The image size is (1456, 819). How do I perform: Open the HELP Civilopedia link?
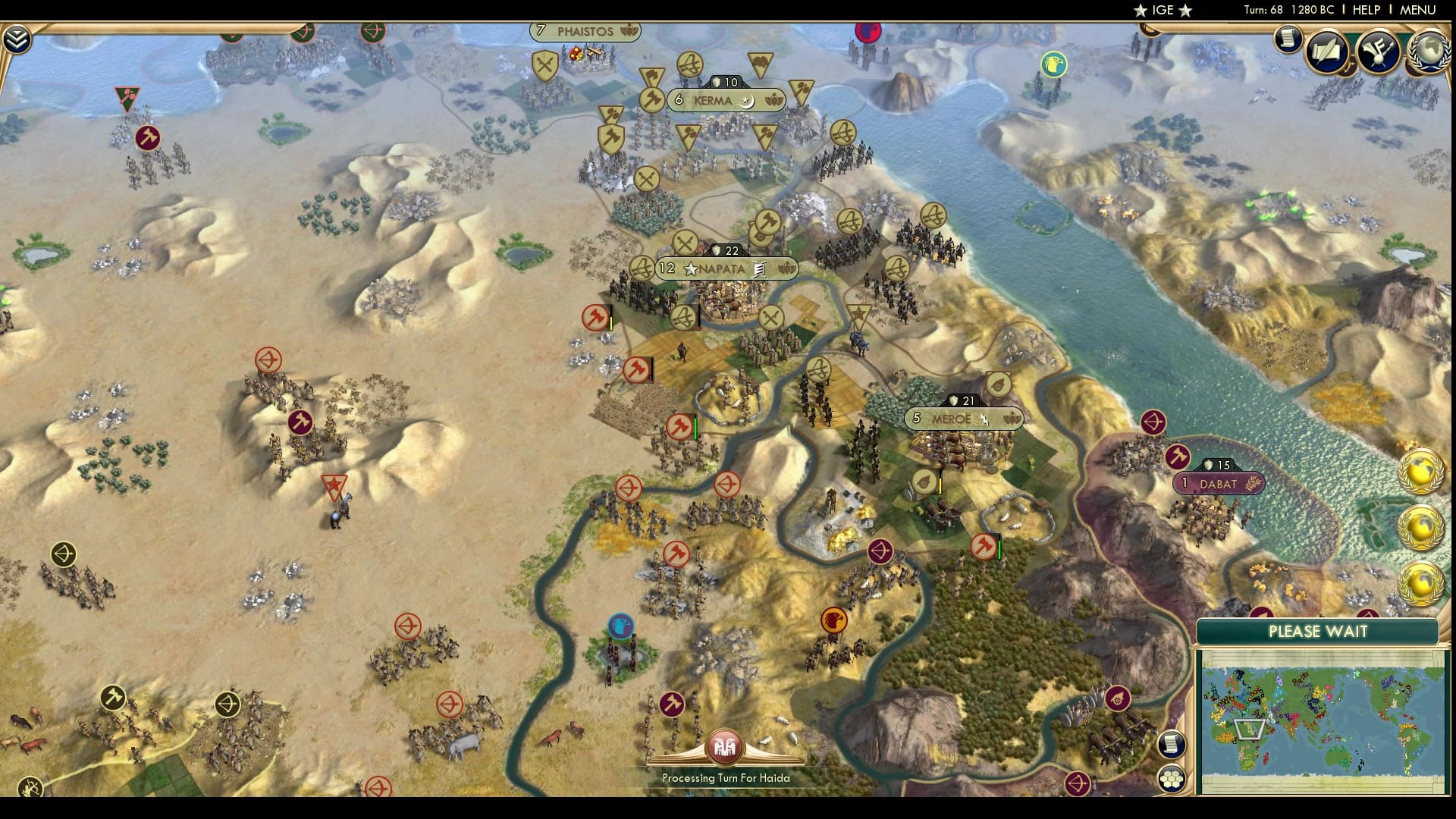[x=1366, y=10]
